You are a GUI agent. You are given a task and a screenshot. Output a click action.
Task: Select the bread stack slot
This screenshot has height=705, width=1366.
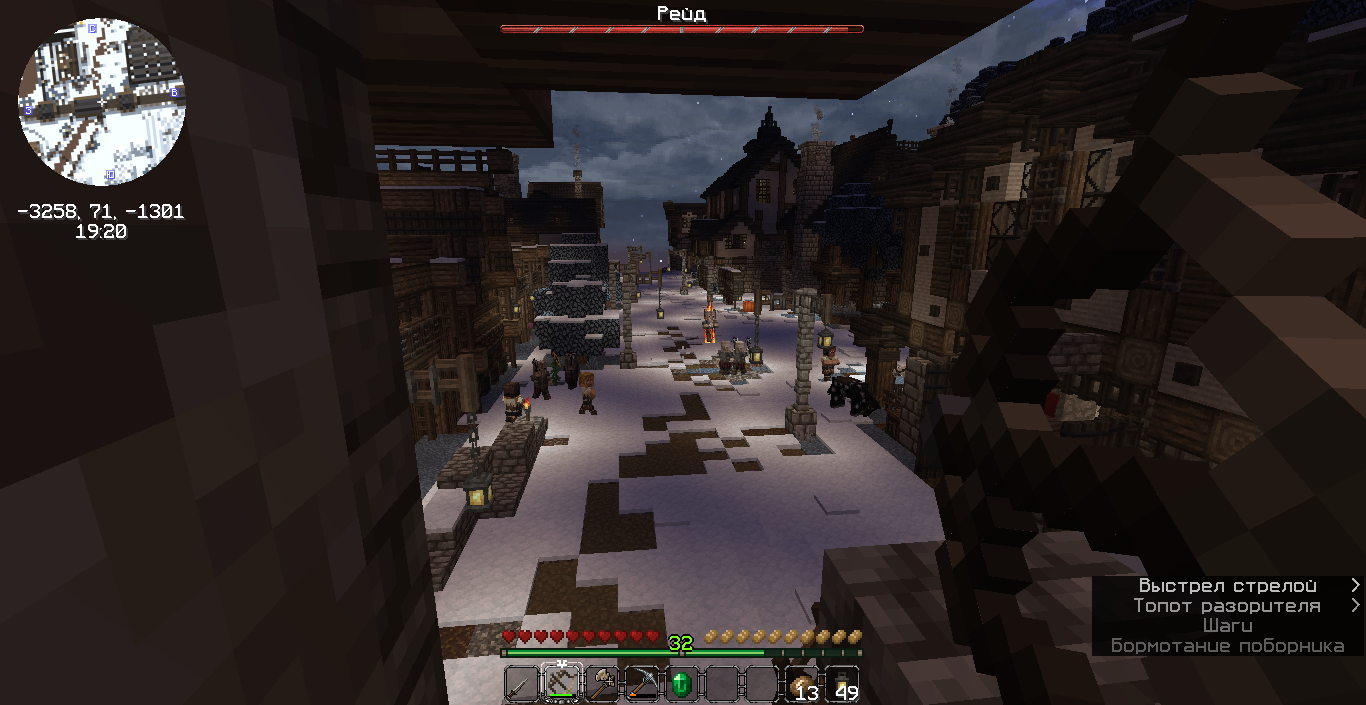pos(801,684)
